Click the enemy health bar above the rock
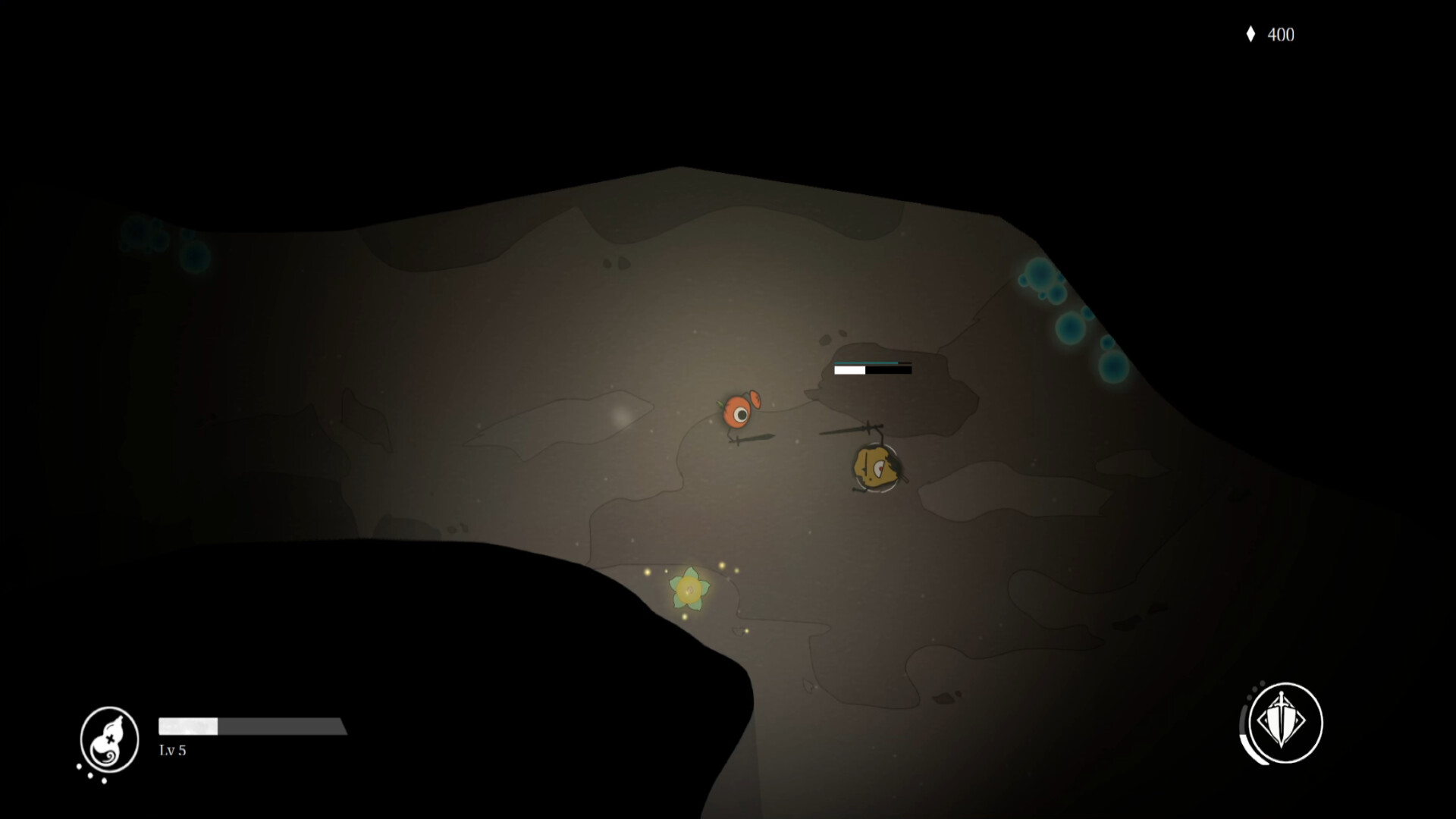The height and width of the screenshot is (819, 1456). (x=872, y=371)
